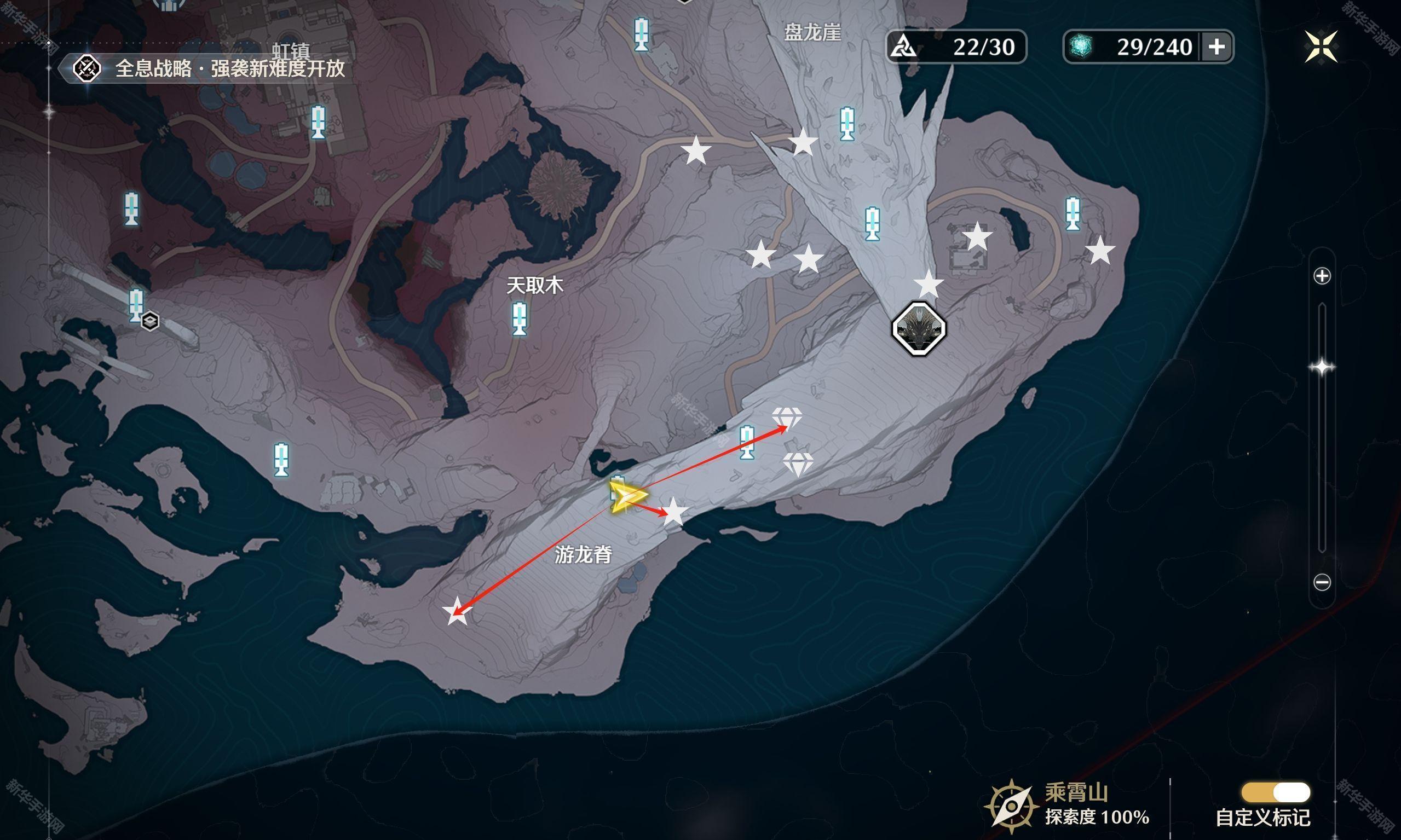Zoom in on the map
The height and width of the screenshot is (840, 1401).
1322,276
